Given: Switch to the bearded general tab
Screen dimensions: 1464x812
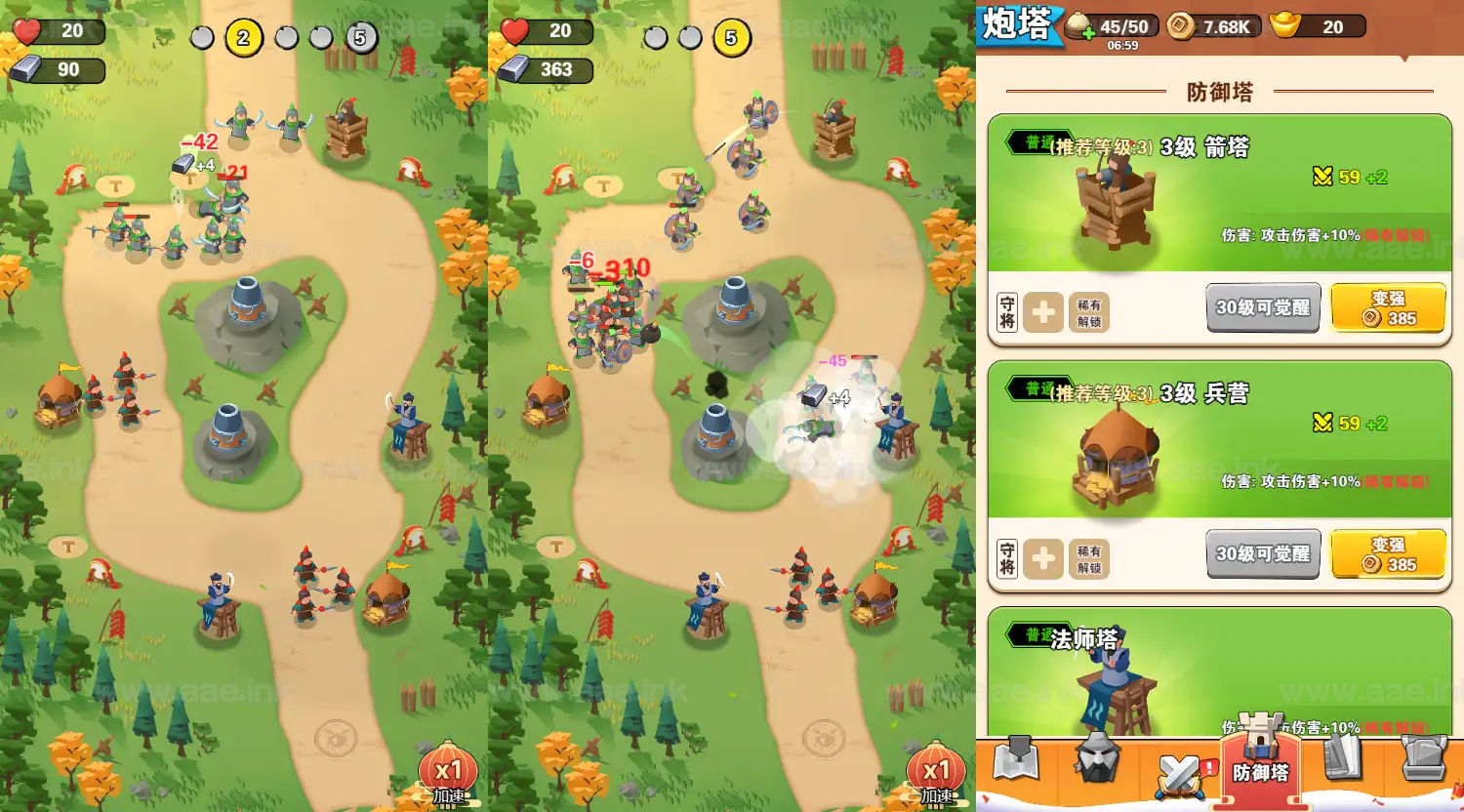Looking at the screenshot, I should pyautogui.click(x=1097, y=758).
